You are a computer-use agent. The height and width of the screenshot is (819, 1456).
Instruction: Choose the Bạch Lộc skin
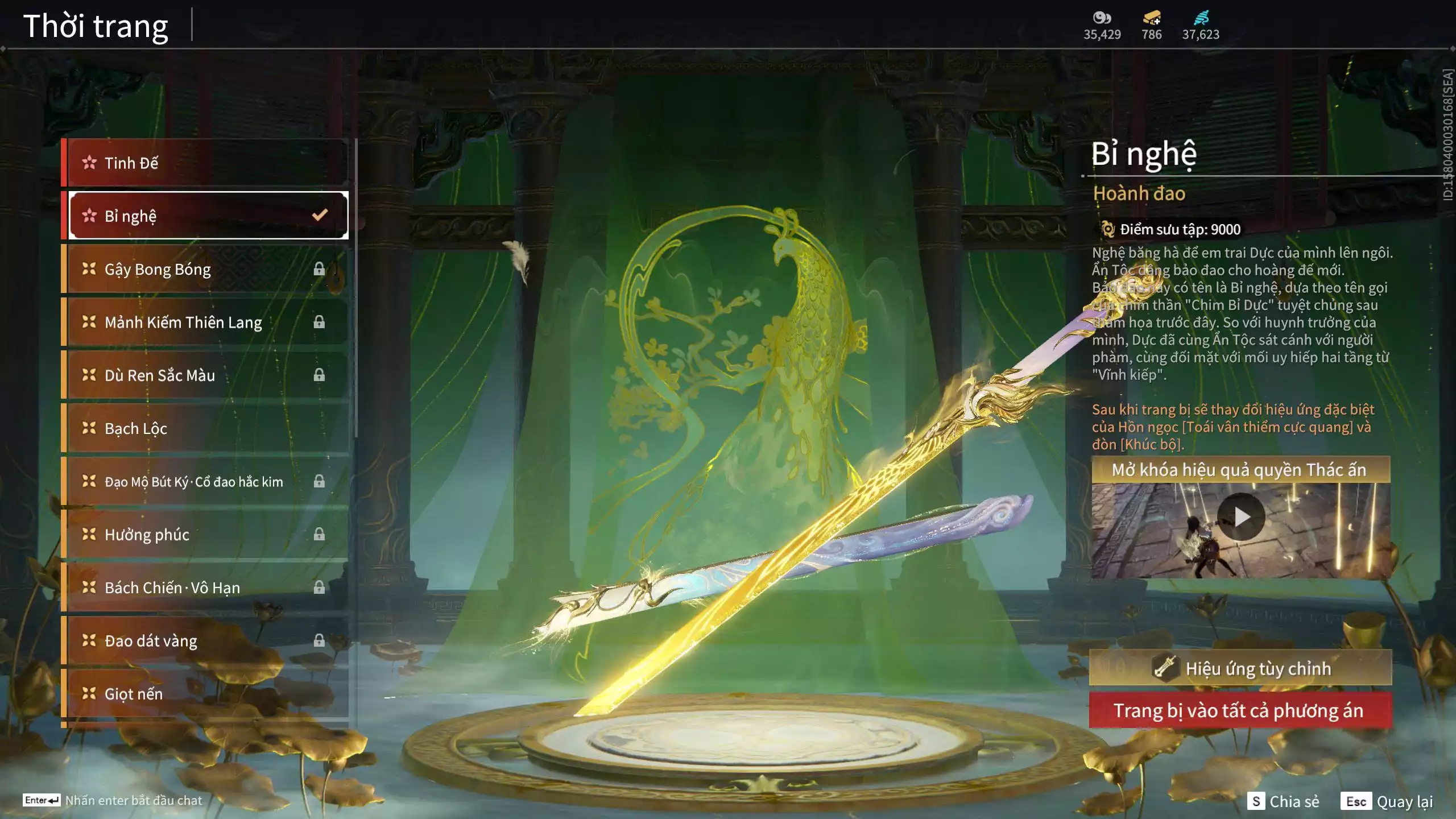[x=206, y=428]
